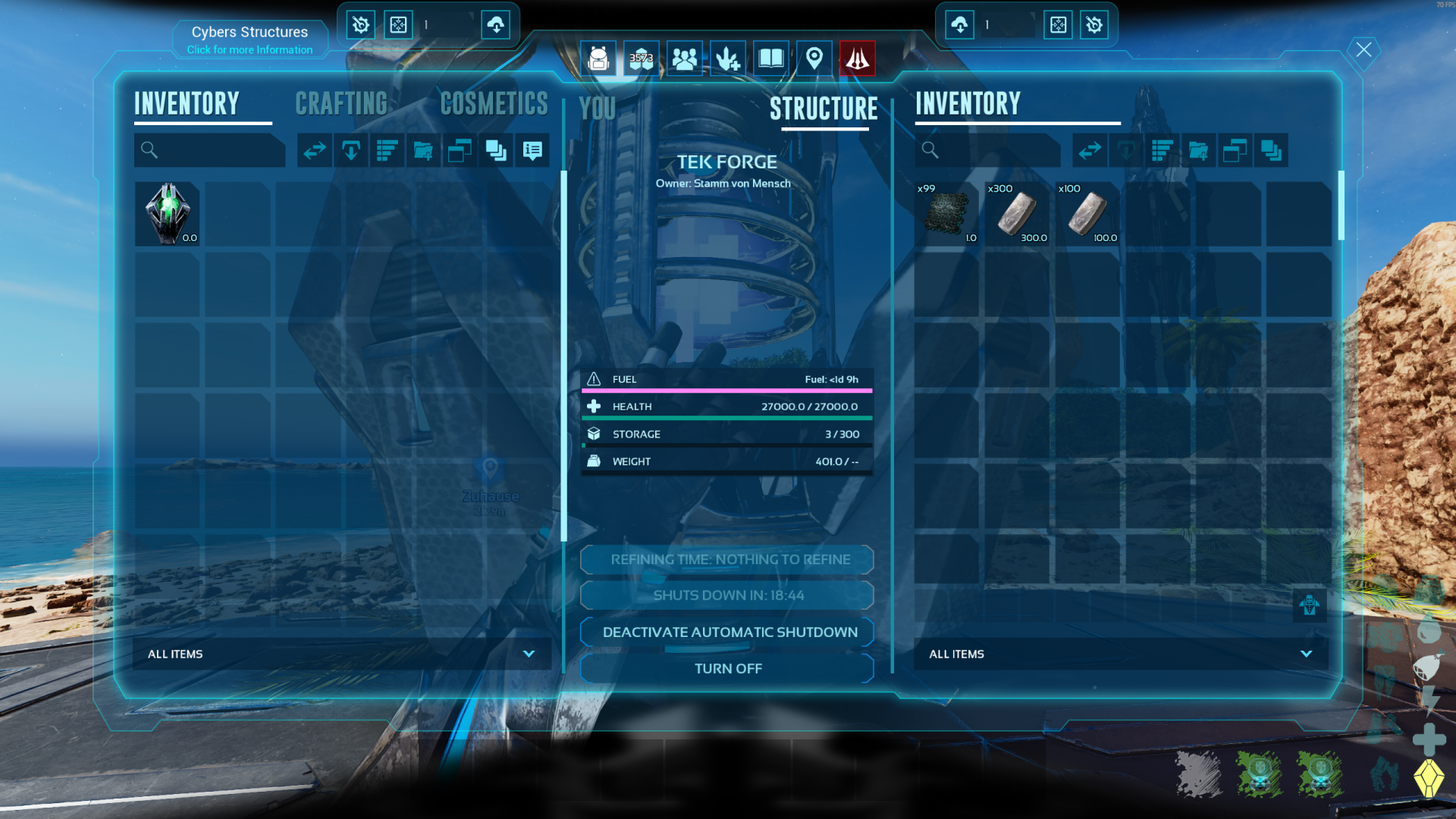Pick the x100 metal ingot stack
The image size is (1456, 819).
pos(1087,214)
